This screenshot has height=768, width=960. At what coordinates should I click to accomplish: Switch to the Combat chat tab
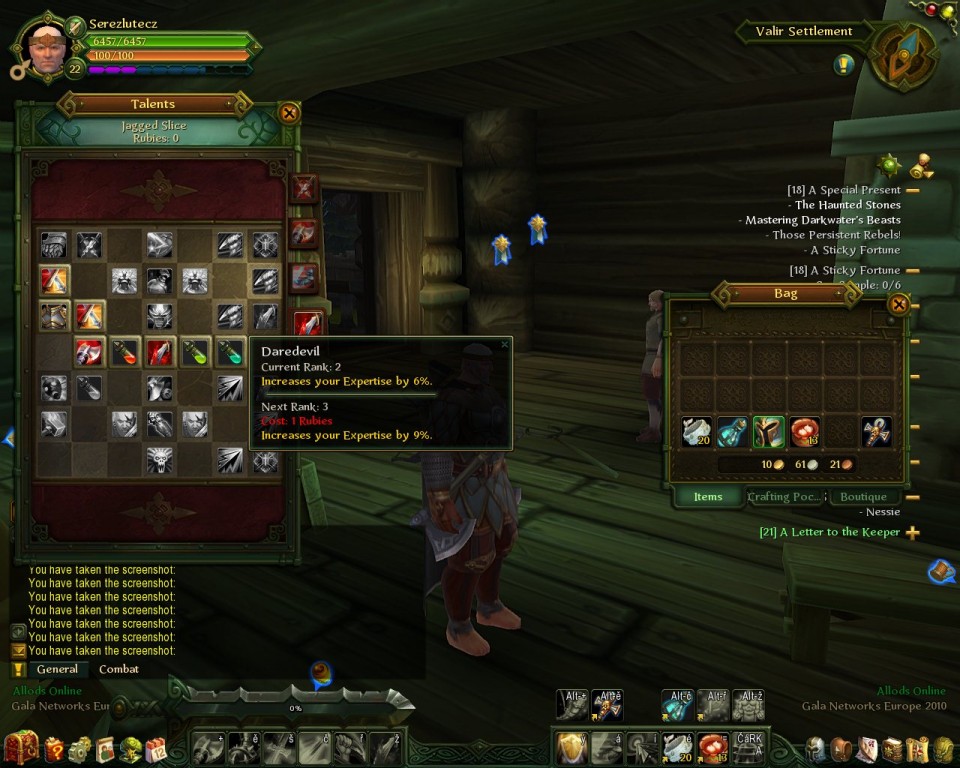(119, 669)
